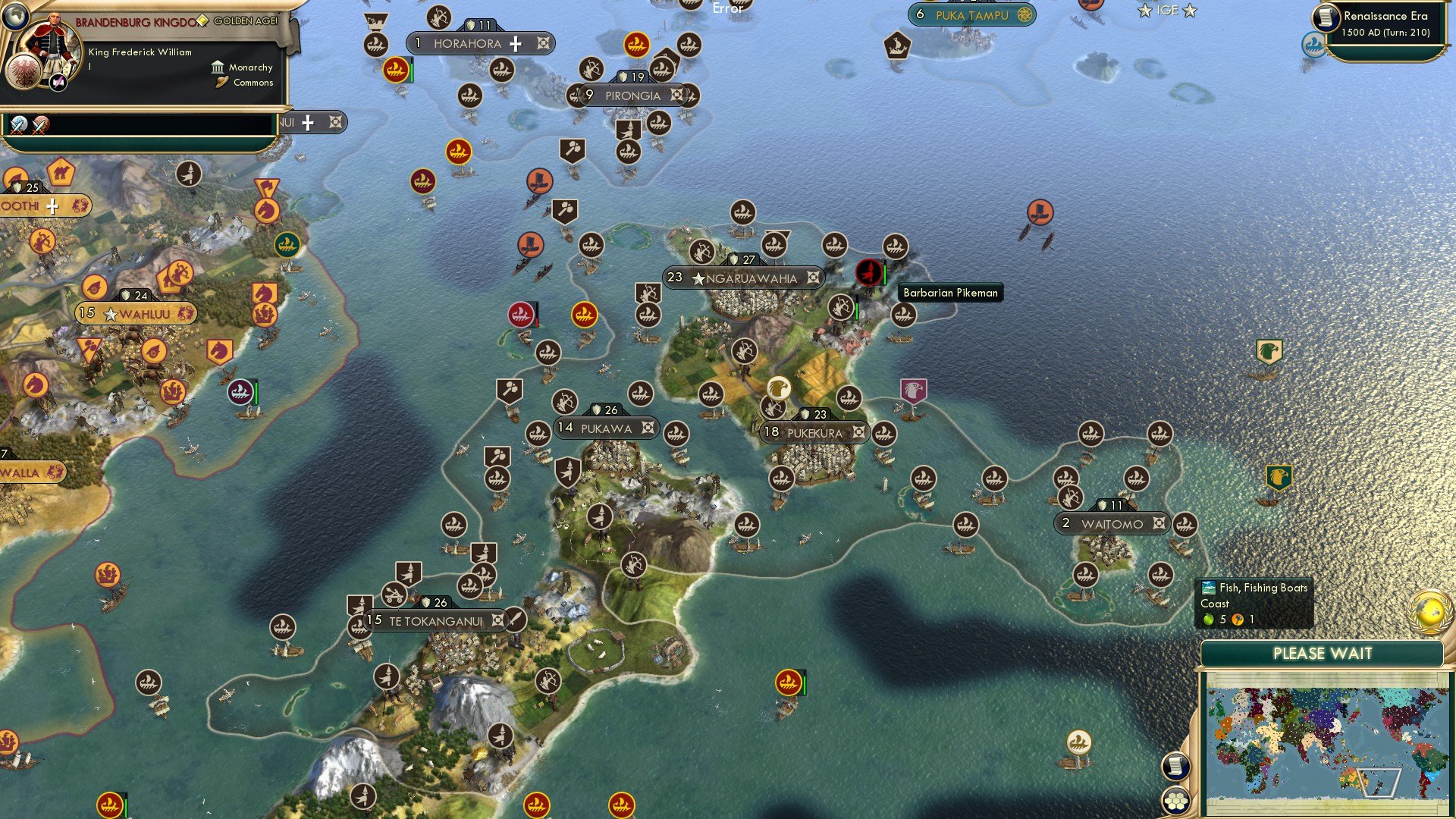Click the growth plus icon on Horahora's banner
1456x819 pixels.
516,43
